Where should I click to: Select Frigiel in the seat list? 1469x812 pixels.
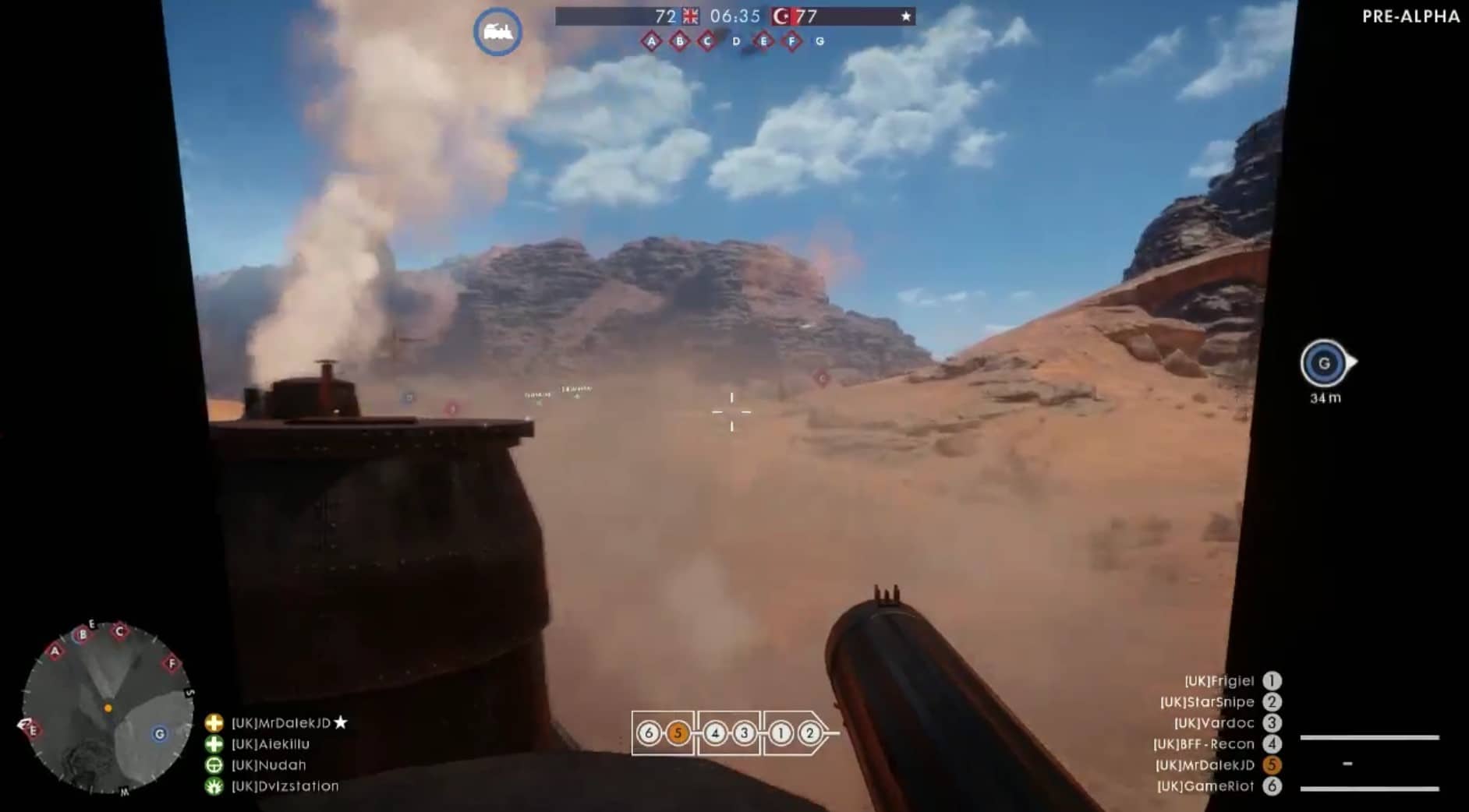pos(1219,681)
